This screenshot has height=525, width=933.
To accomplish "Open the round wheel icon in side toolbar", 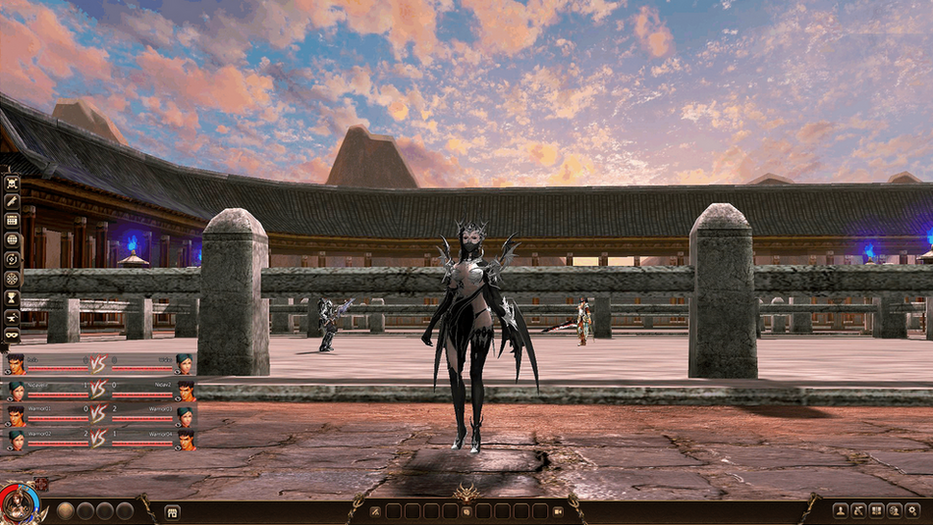I will coord(12,278).
